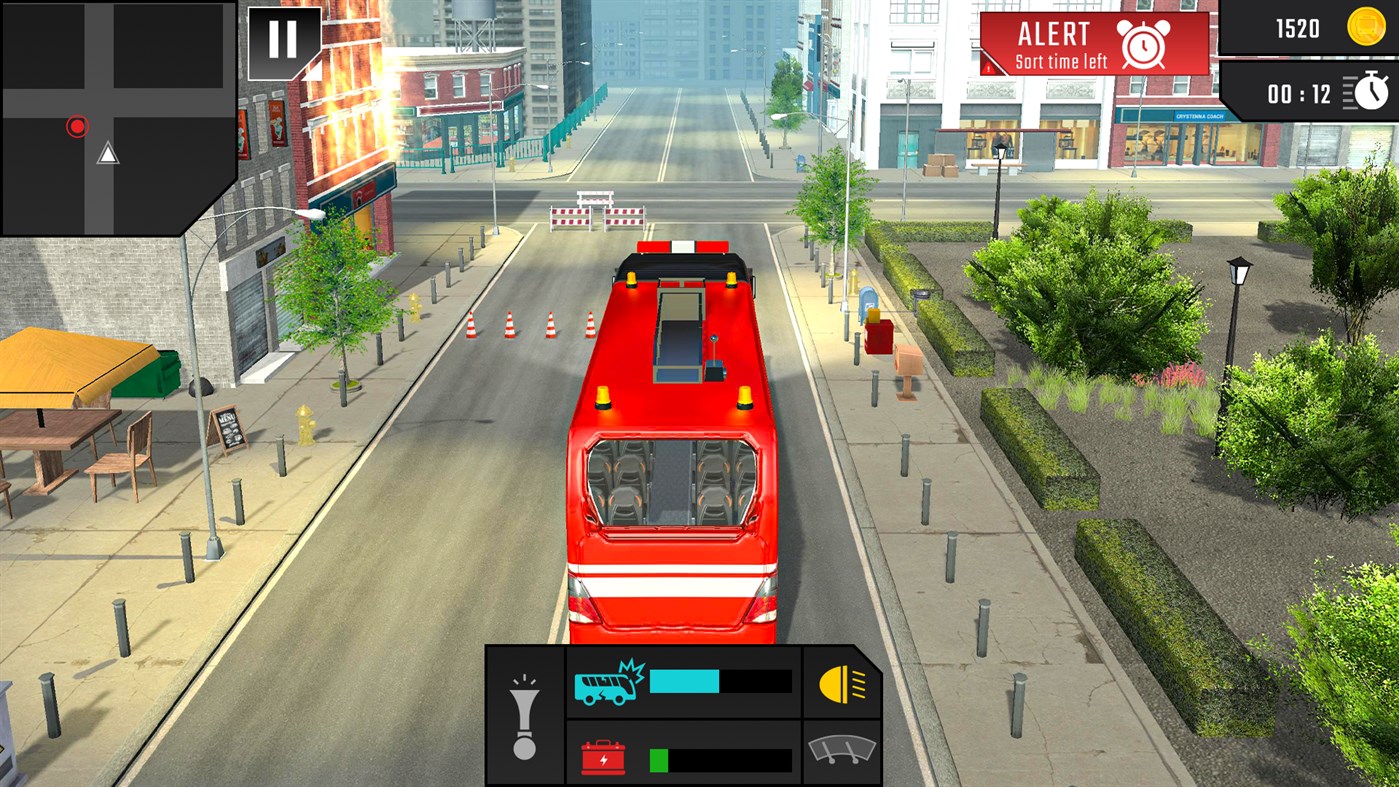This screenshot has height=787, width=1399.
Task: Open the pause menu
Action: [282, 39]
